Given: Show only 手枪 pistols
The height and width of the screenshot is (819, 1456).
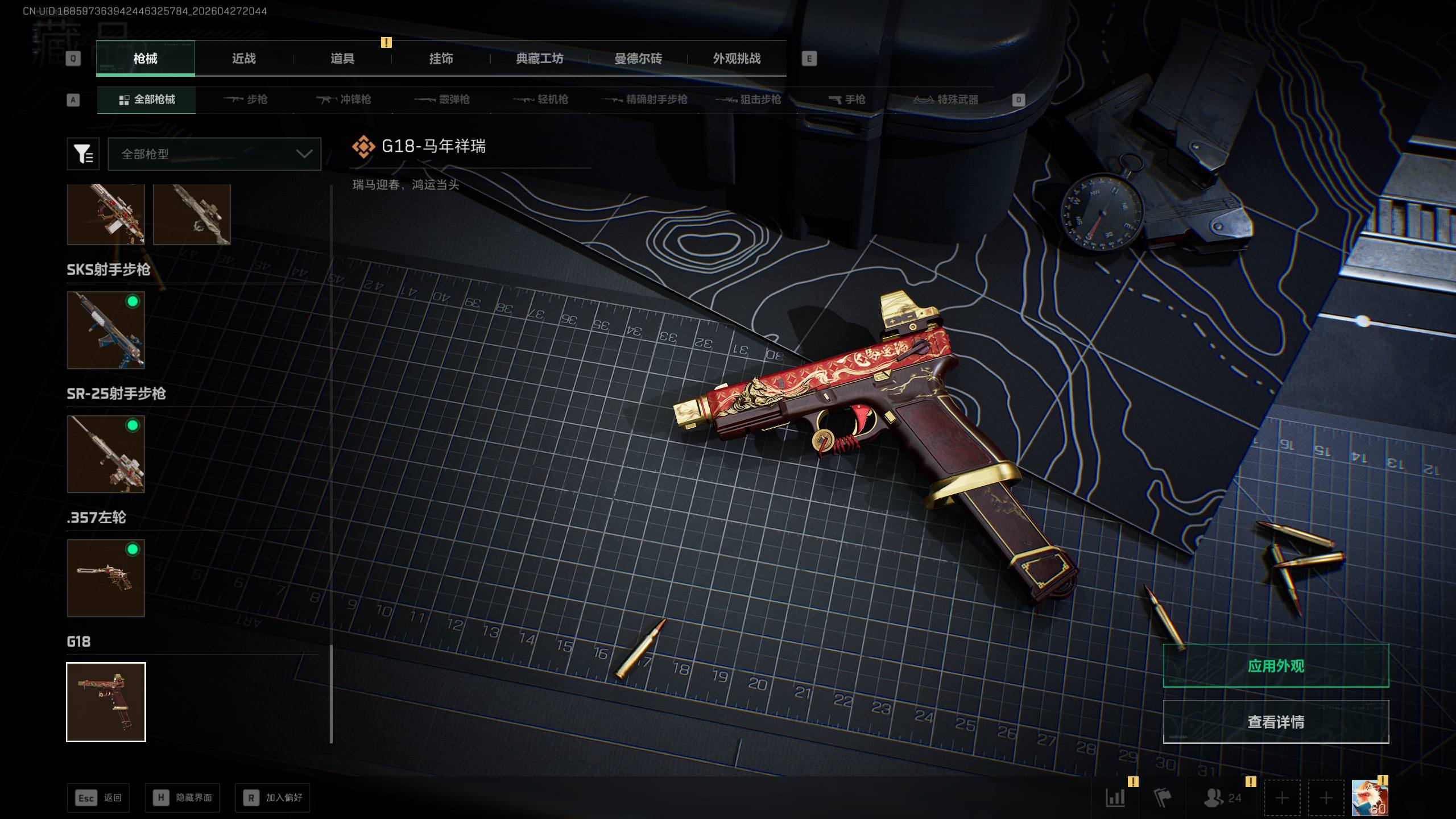Looking at the screenshot, I should coord(847,100).
